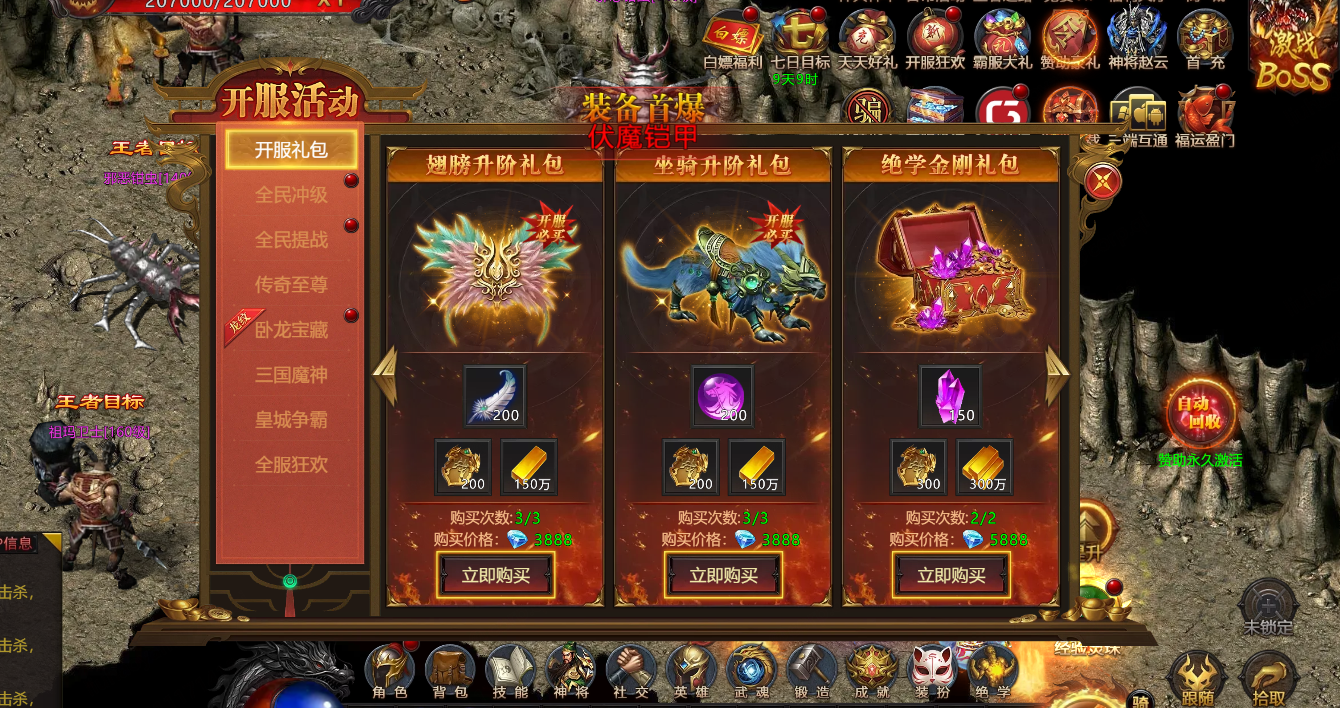The image size is (1340, 708).
Task: Switch to the 全民冲级 tab
Action: (291, 195)
